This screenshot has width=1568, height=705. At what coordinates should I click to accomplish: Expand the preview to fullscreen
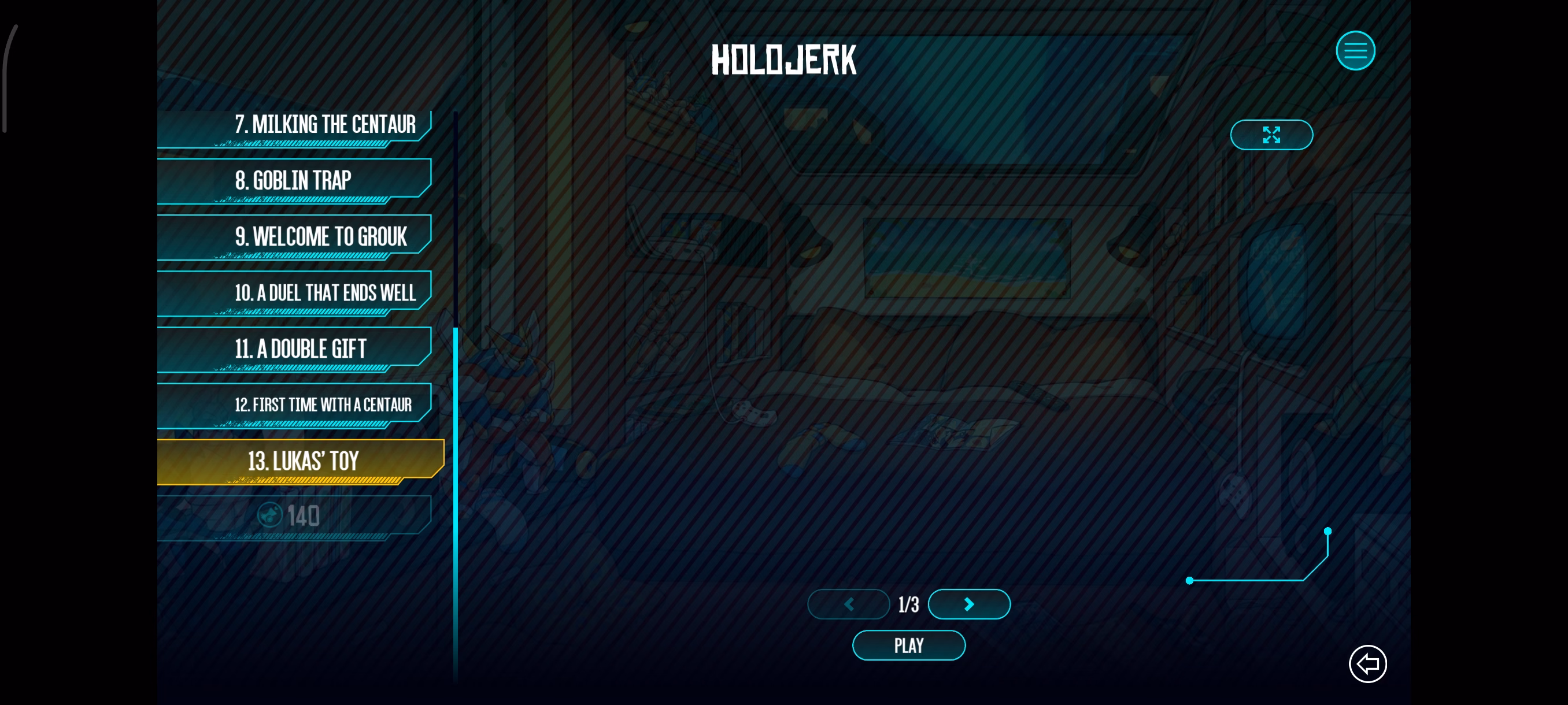(x=1271, y=135)
